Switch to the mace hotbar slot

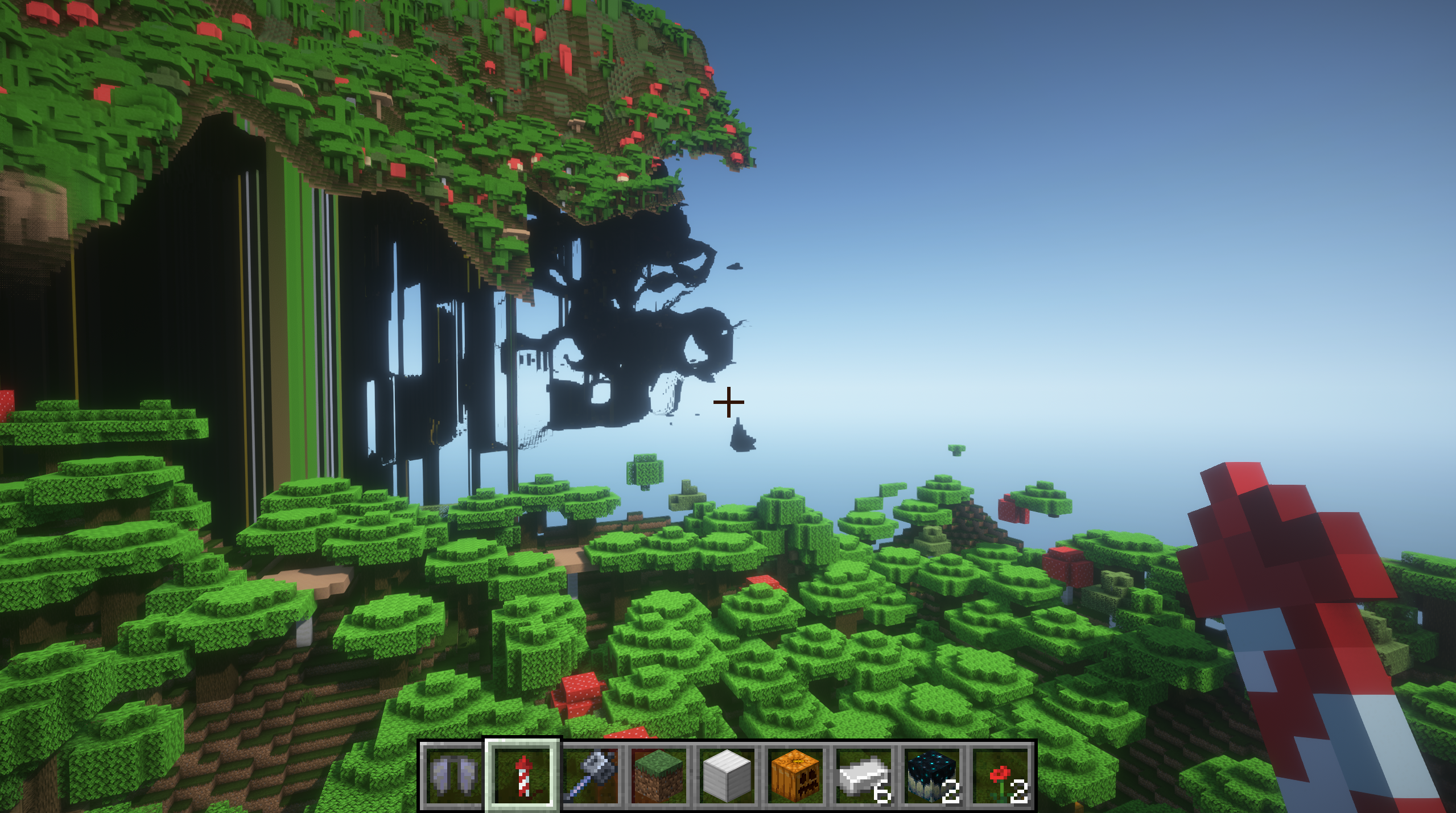pos(591,775)
